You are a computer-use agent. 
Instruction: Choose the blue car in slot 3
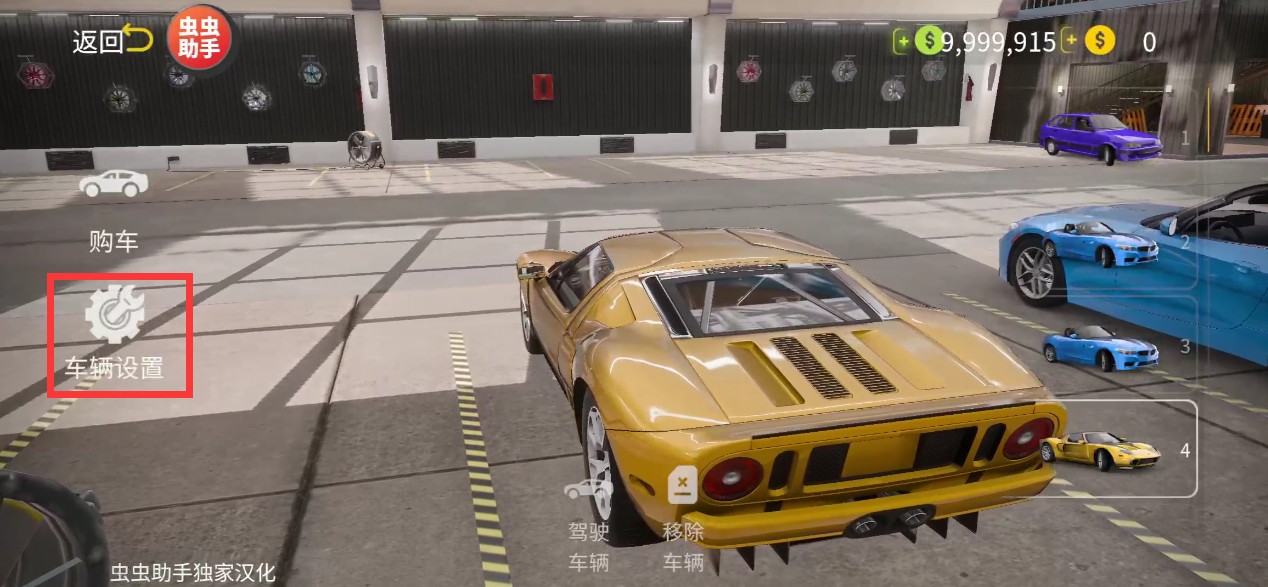[1100, 346]
